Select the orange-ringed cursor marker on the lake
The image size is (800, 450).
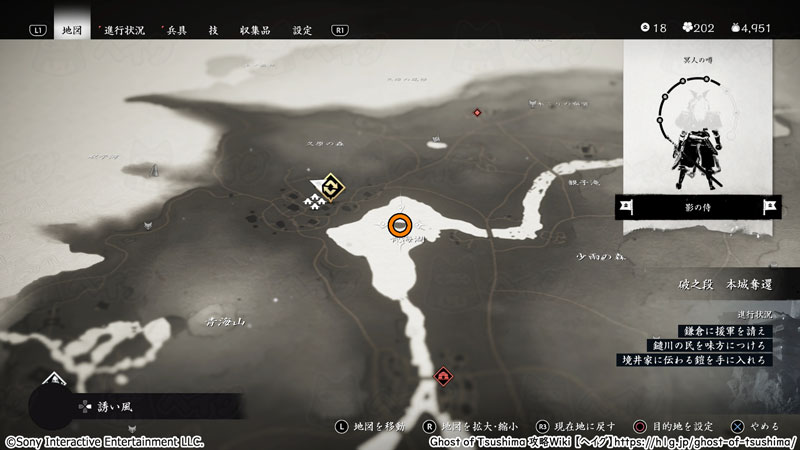click(x=400, y=224)
